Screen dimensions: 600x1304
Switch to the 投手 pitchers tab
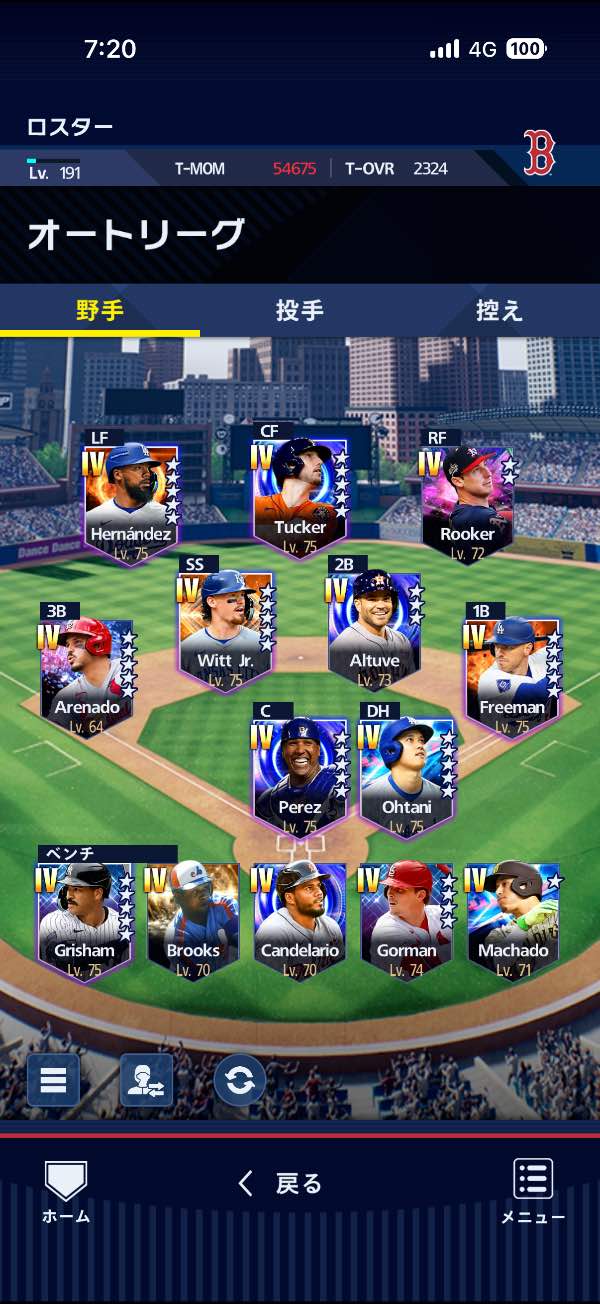point(300,311)
